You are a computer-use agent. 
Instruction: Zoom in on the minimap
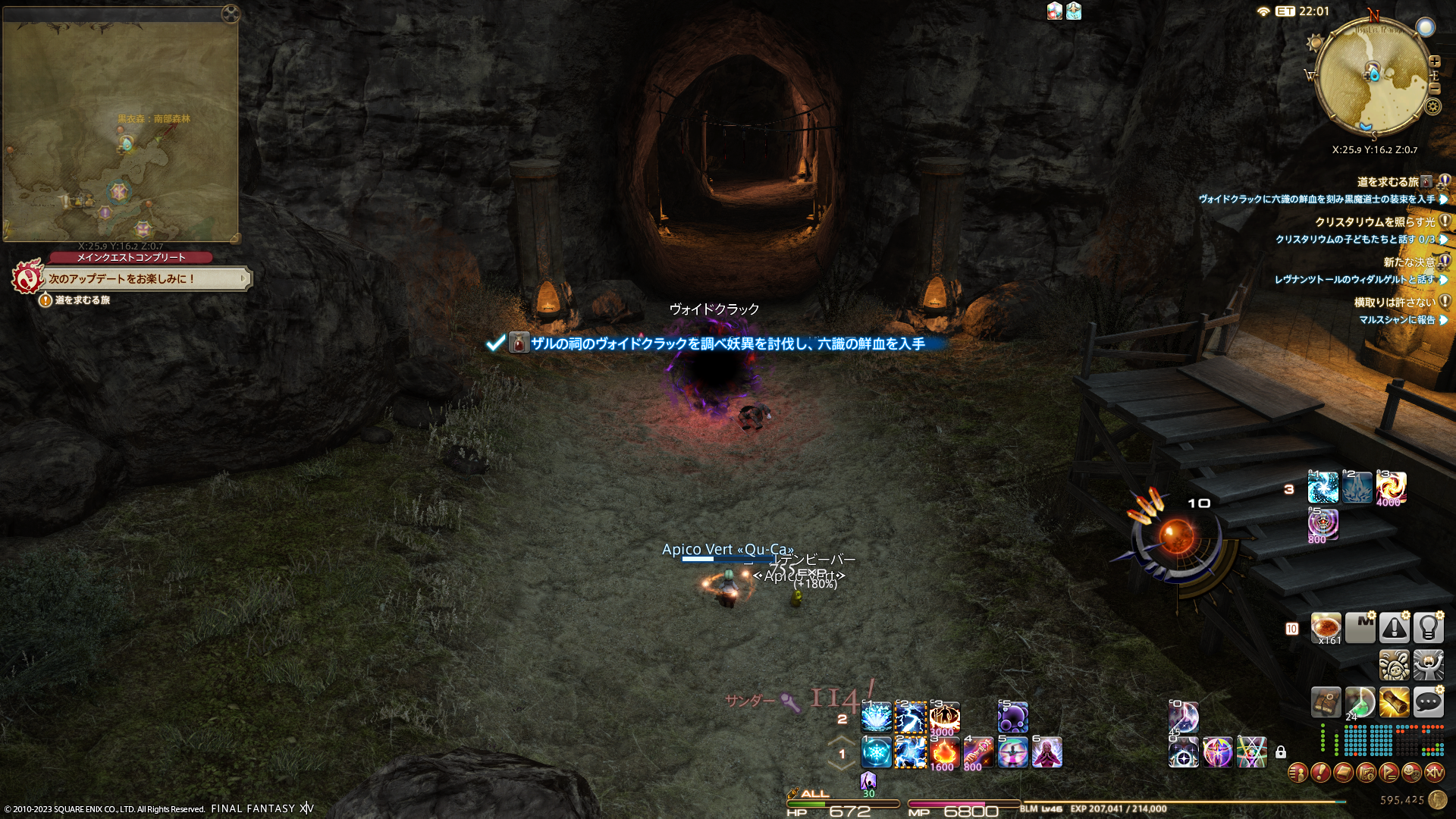point(1434,61)
